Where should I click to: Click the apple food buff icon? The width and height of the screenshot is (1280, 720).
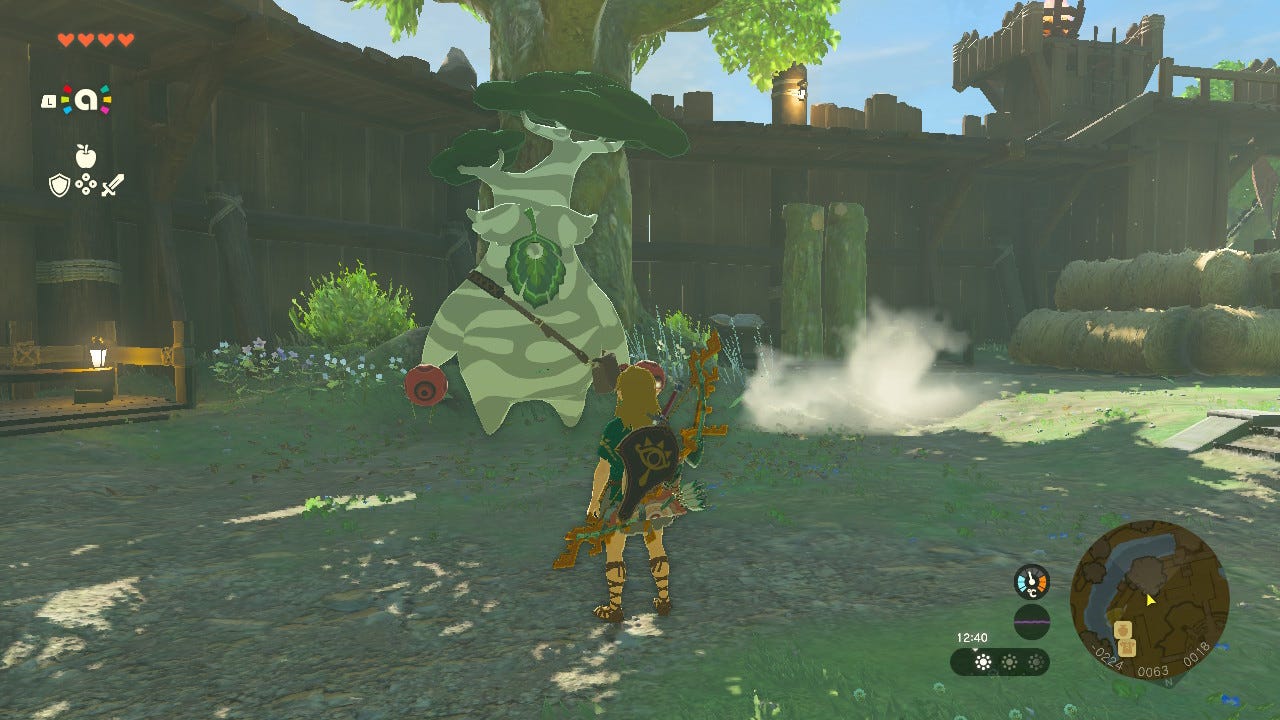(x=86, y=156)
